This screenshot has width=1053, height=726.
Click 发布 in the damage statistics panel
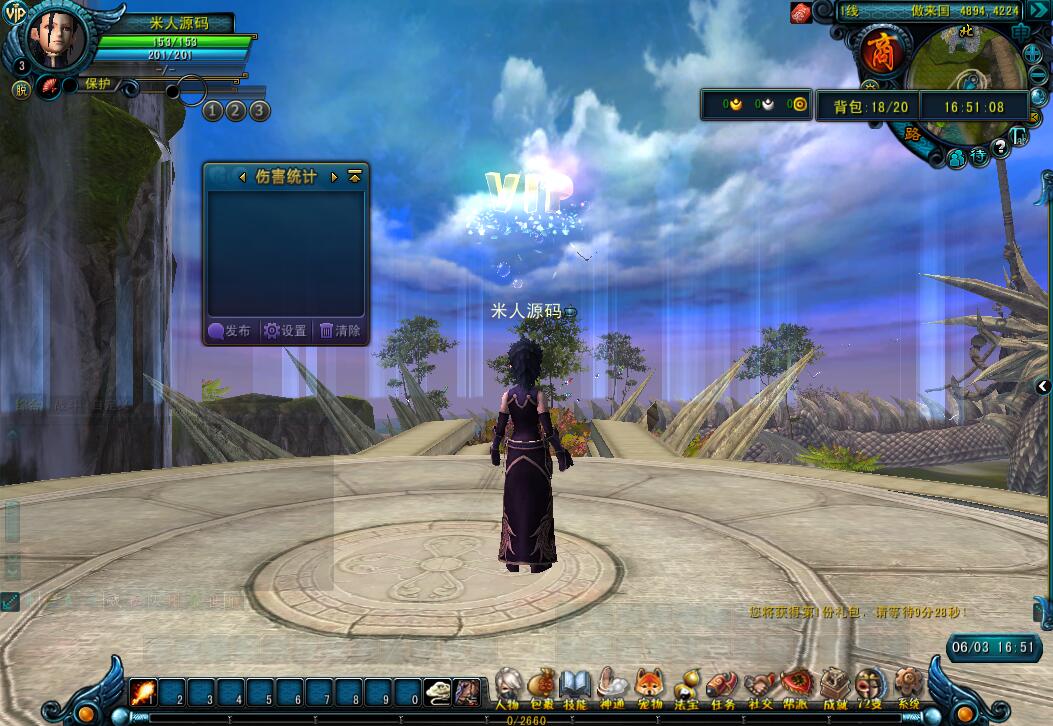[230, 331]
